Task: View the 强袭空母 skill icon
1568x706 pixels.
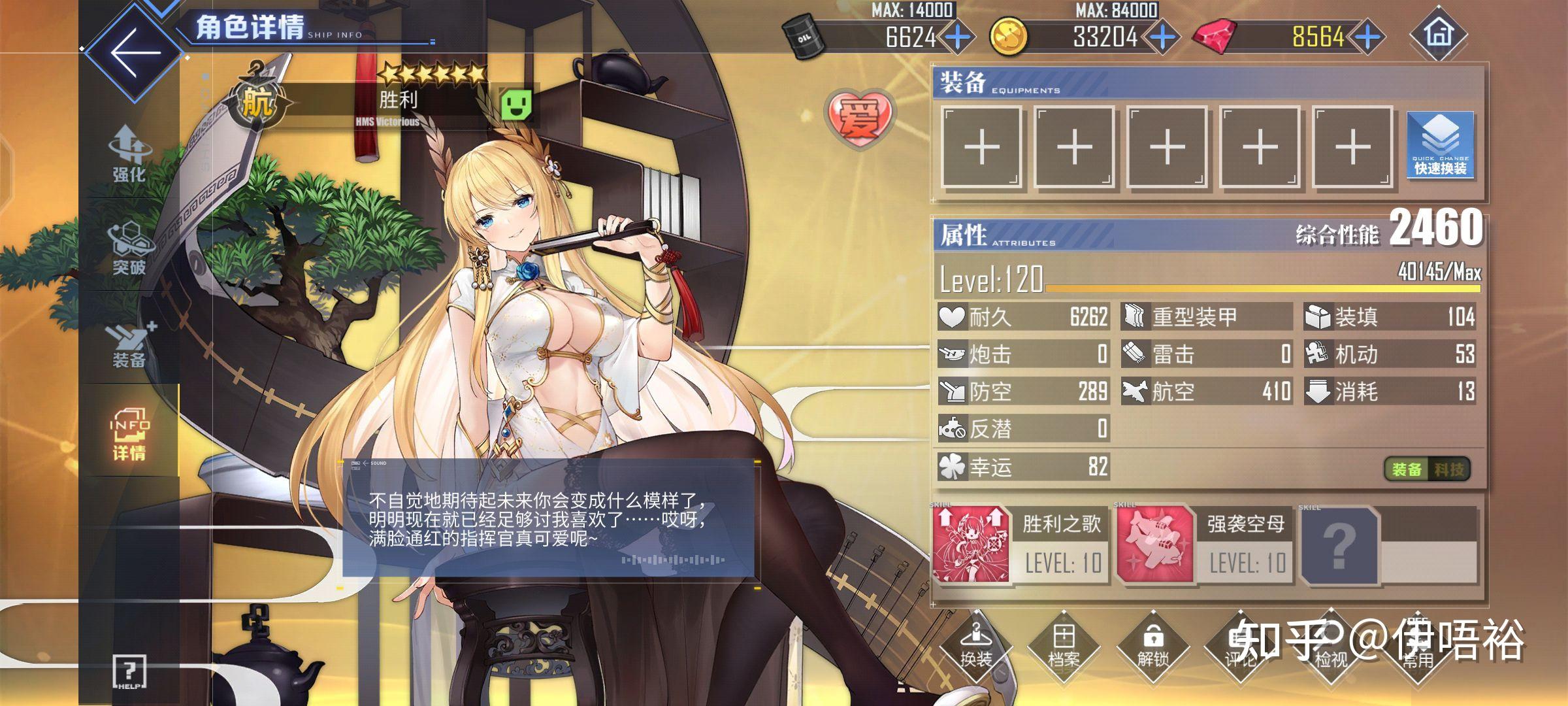Action: point(1155,545)
